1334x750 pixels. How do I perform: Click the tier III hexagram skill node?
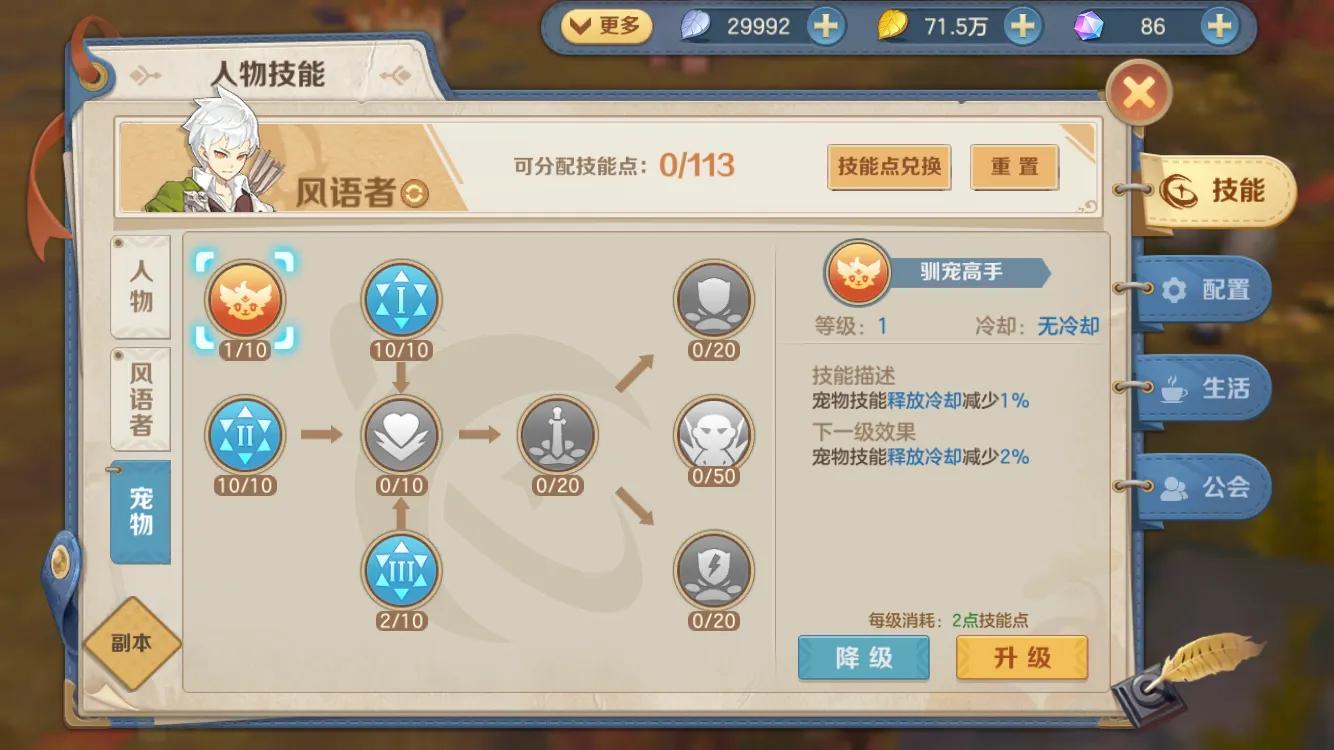(401, 570)
